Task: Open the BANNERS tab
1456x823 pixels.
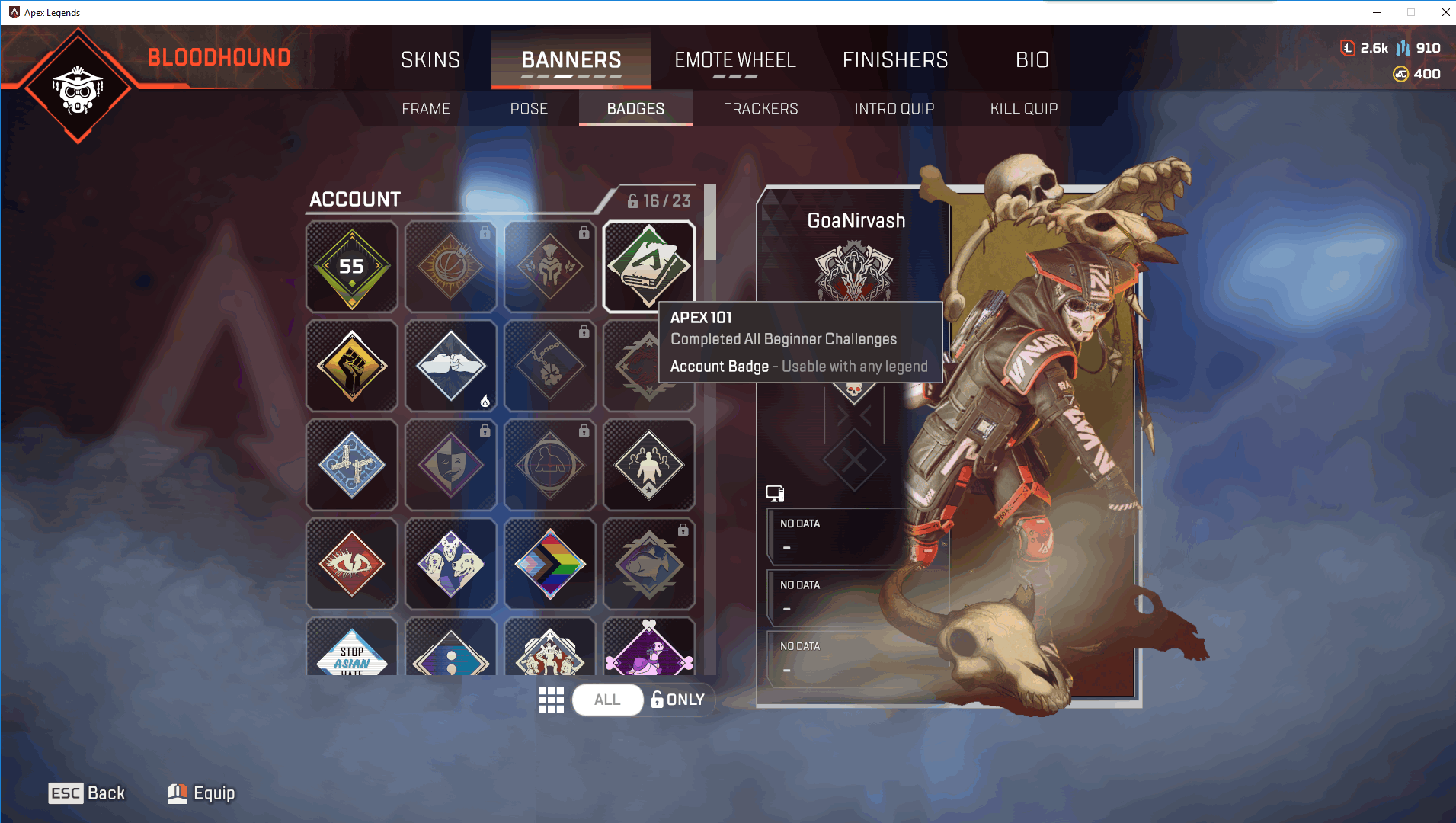Action: [x=570, y=60]
